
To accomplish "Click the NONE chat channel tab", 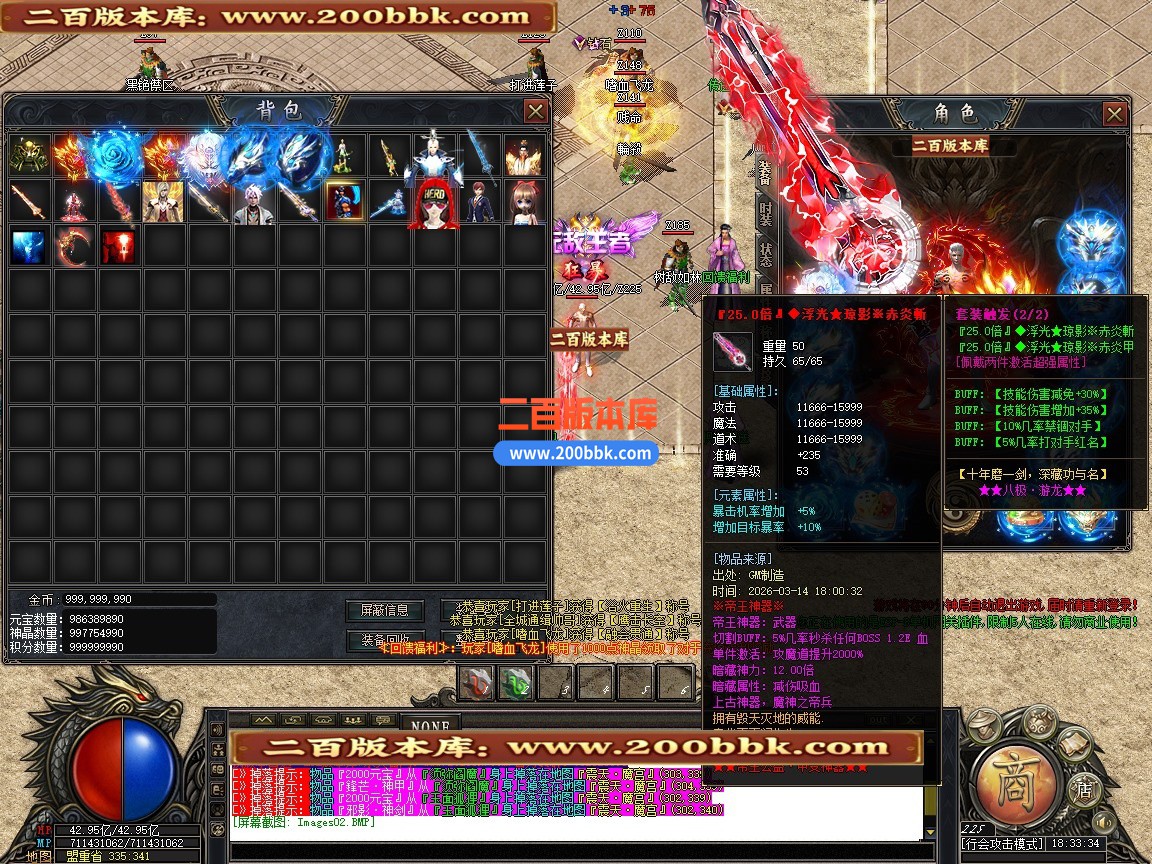I will (430, 723).
